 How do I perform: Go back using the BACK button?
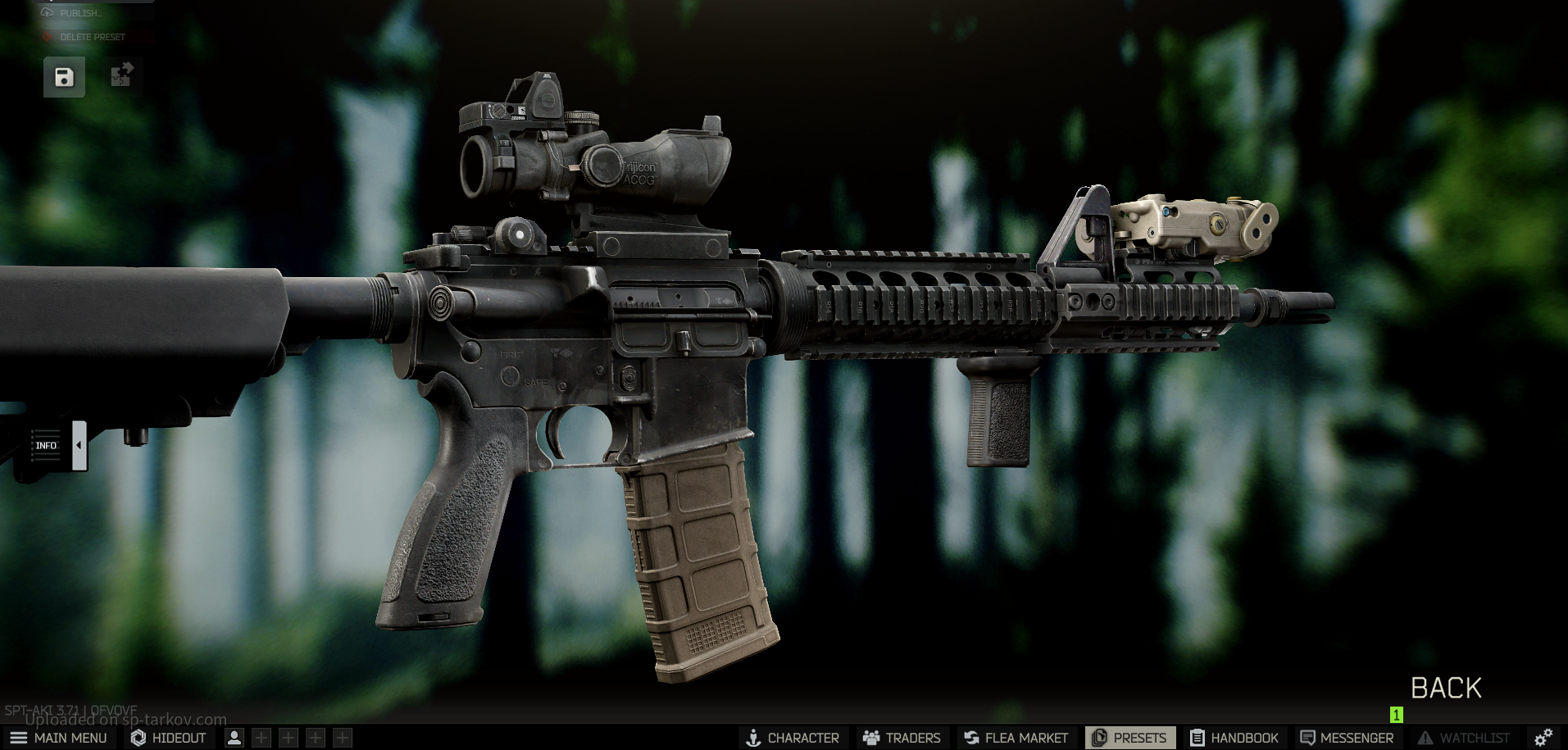(1446, 688)
